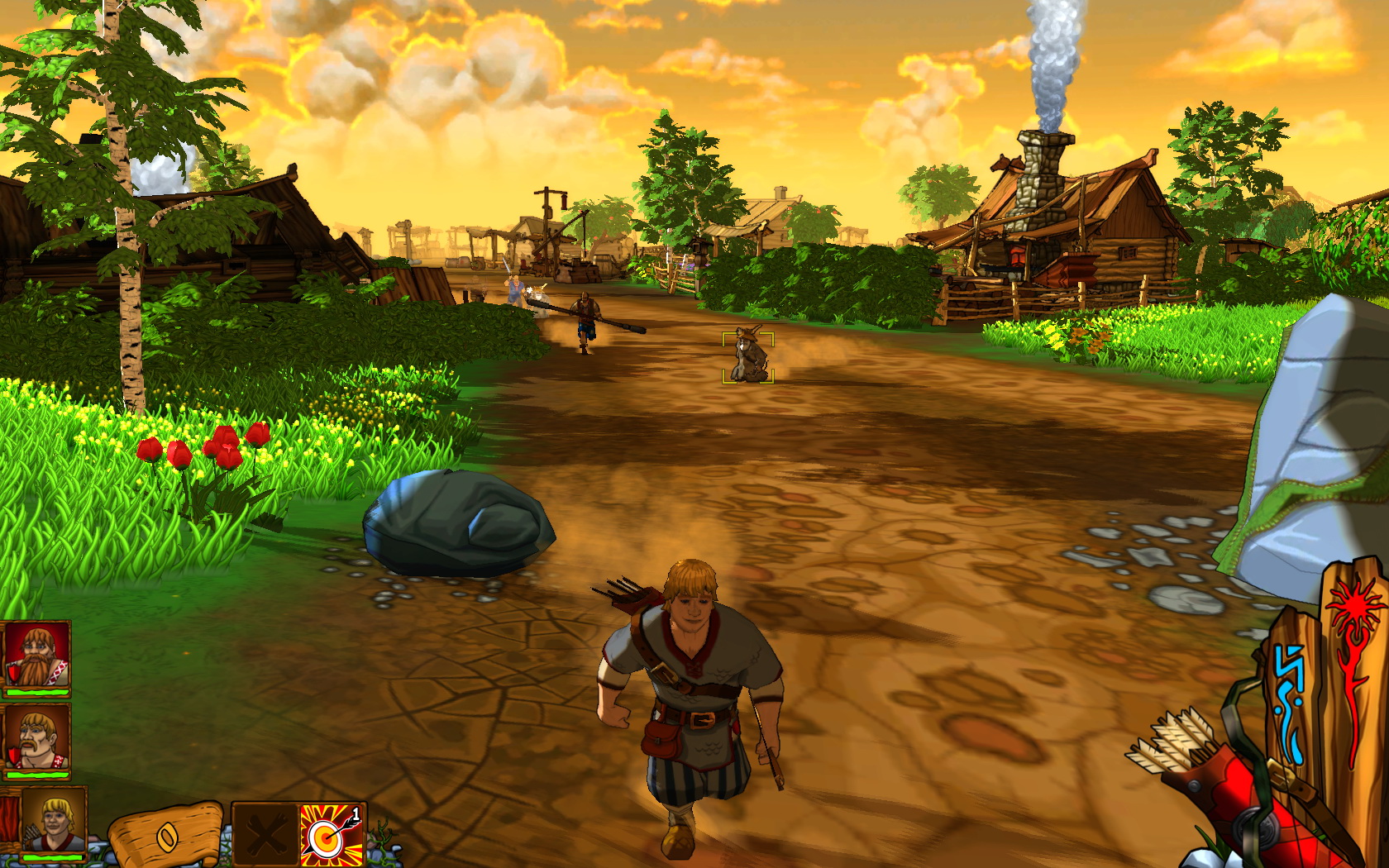Click the health bar under the archer portrait
Screen dimensions: 1389x868
click(51, 858)
